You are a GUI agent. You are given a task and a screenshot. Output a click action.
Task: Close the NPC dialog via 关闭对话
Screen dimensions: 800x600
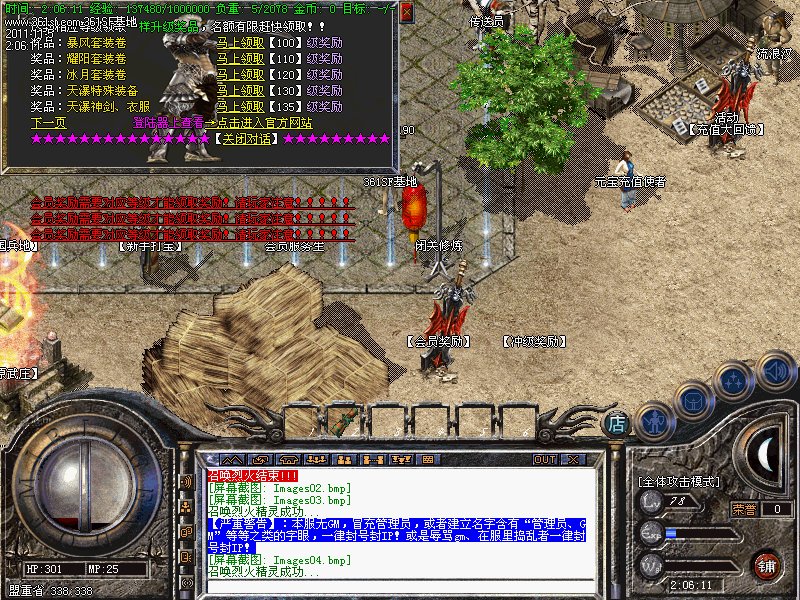point(244,138)
